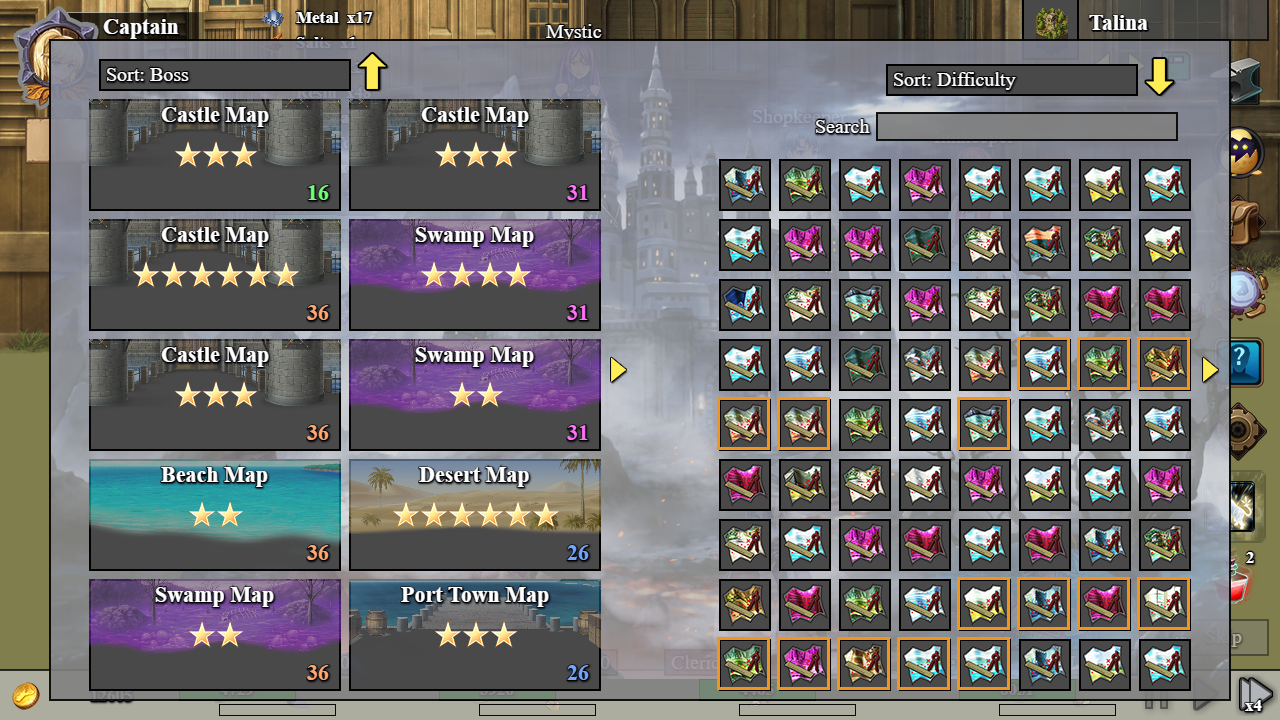Image resolution: width=1280 pixels, height=720 pixels.
Task: Go to next page of map cards
Action: pyautogui.click(x=618, y=370)
